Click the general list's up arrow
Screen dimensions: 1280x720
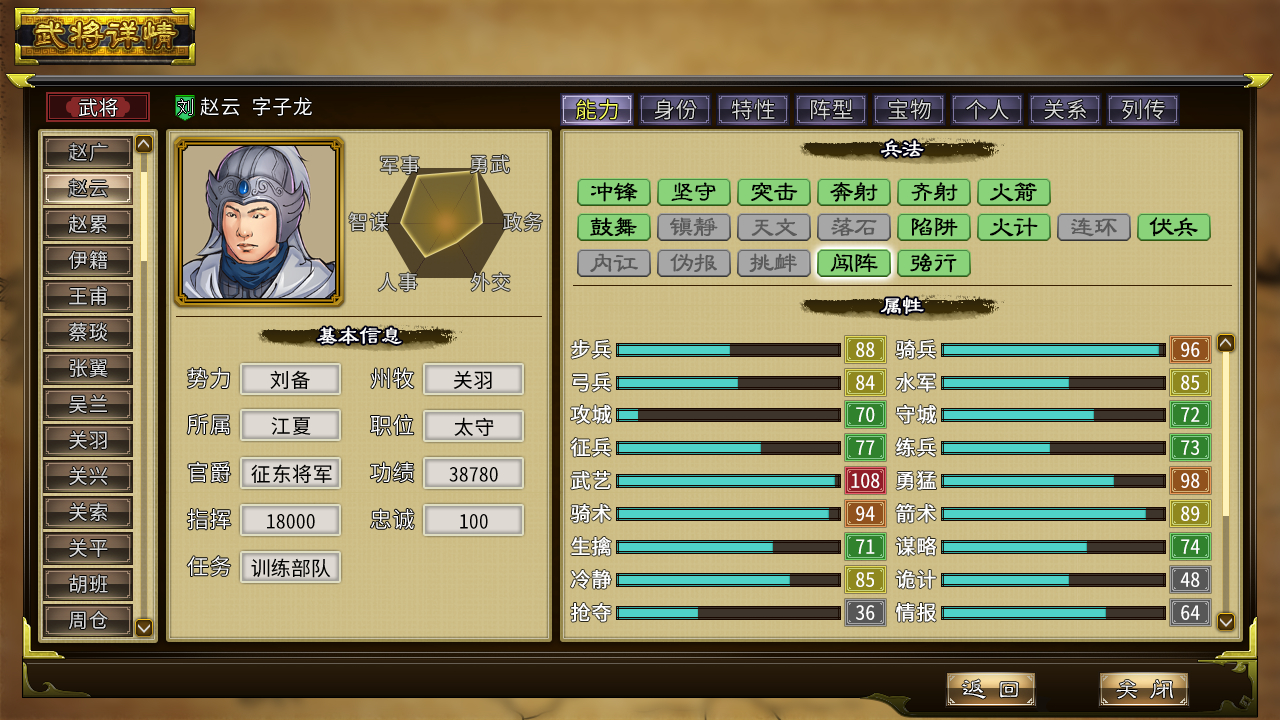pos(144,144)
